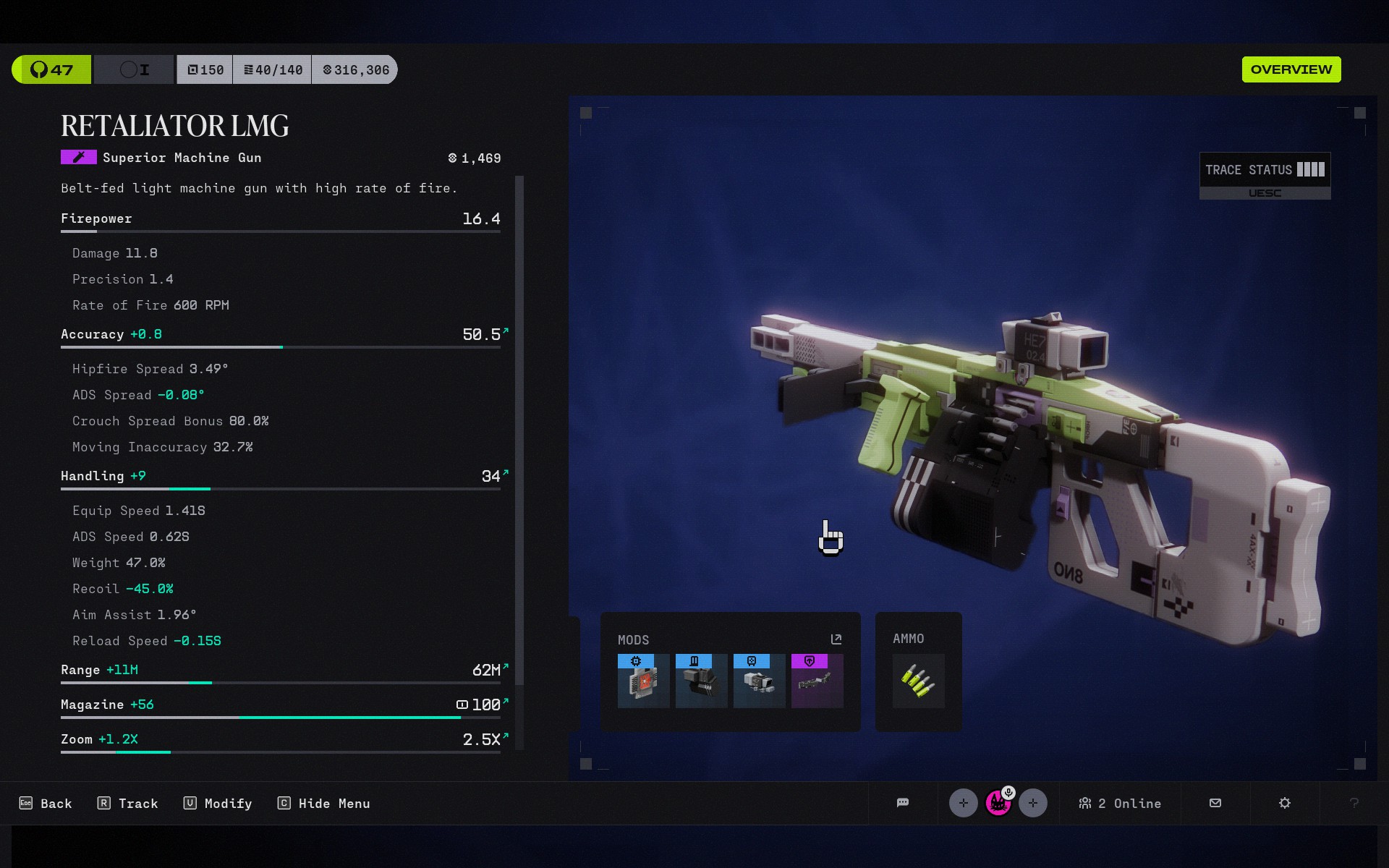Screen dimensions: 1389x868
Task: Select the magazine mod slot
Action: click(x=701, y=681)
